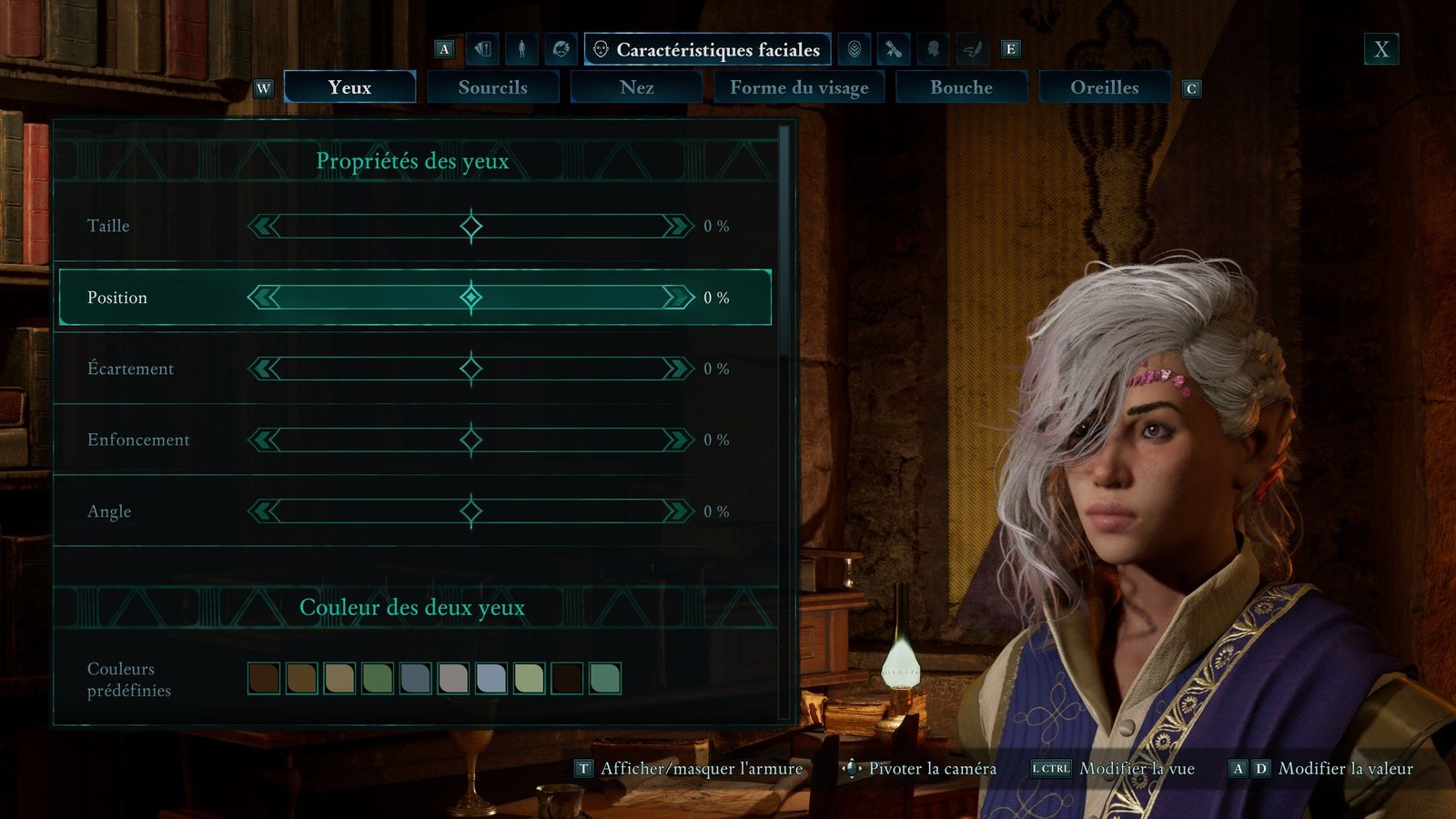Select the Caractéristiques faciales category
Screen dimensions: 1456x819
pyautogui.click(x=708, y=49)
